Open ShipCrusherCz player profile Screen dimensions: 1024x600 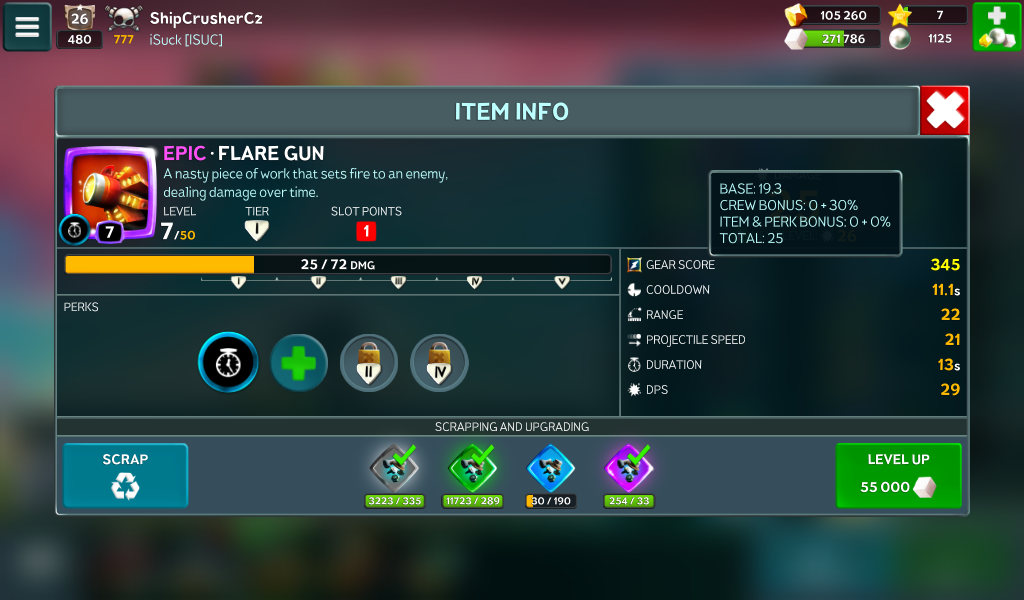(206, 18)
